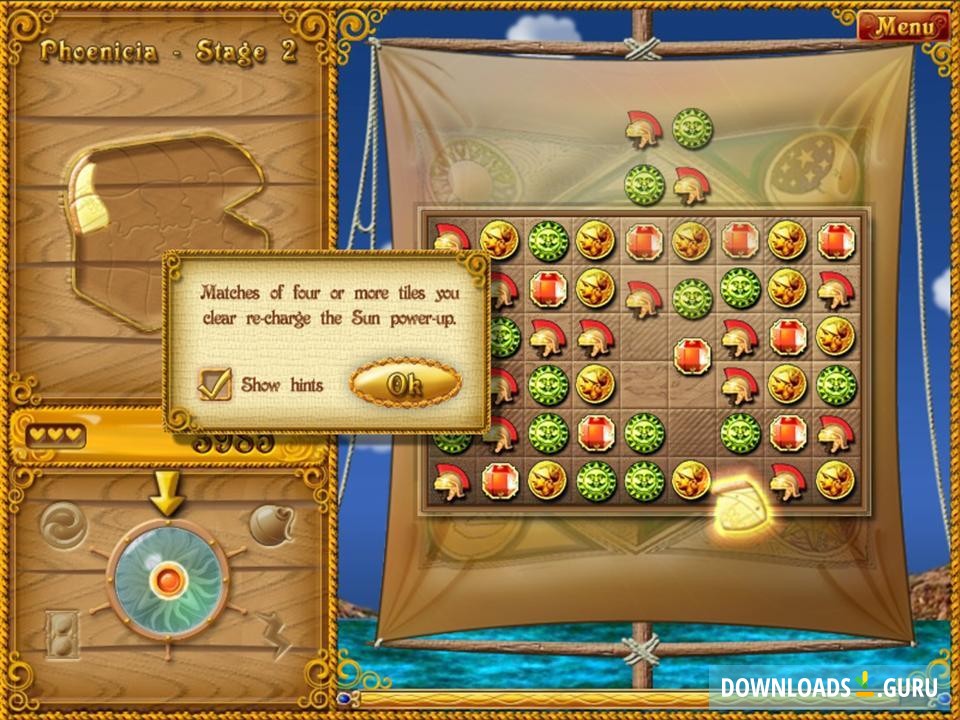960x720 pixels.
Task: Toggle the Show hints checkbox
Action: pos(215,384)
